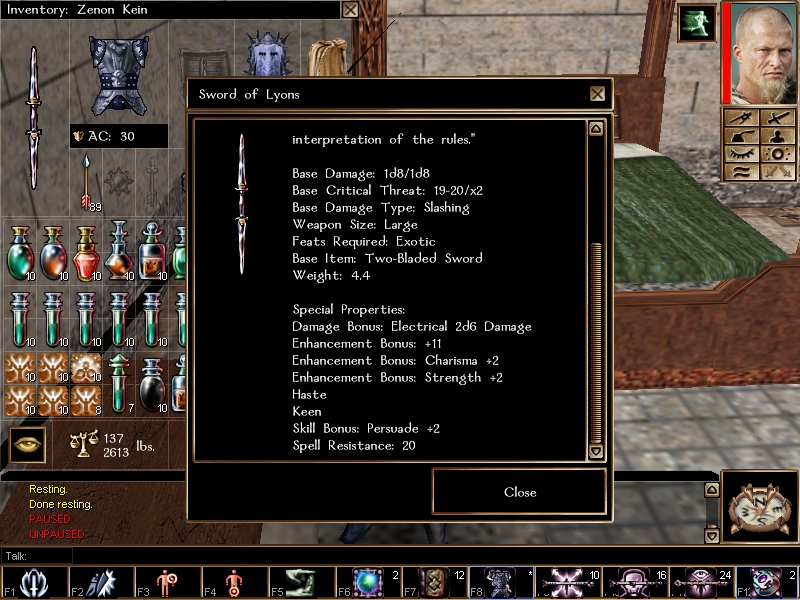Close the Sword of Lyons description
Viewport: 800px width, 600px height.
pyautogui.click(x=519, y=492)
